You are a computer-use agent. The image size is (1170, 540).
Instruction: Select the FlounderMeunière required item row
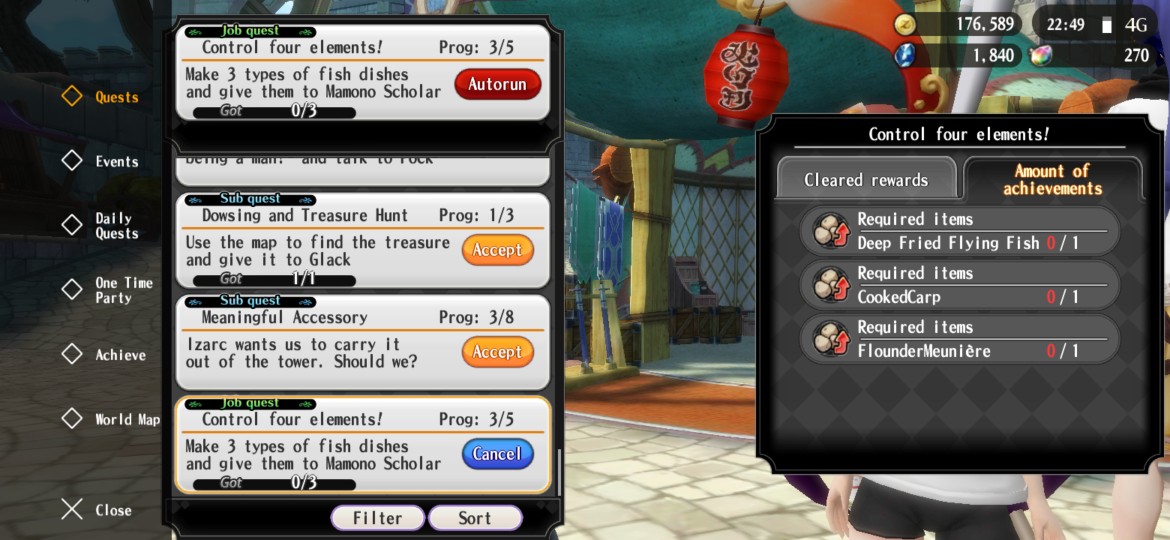959,339
